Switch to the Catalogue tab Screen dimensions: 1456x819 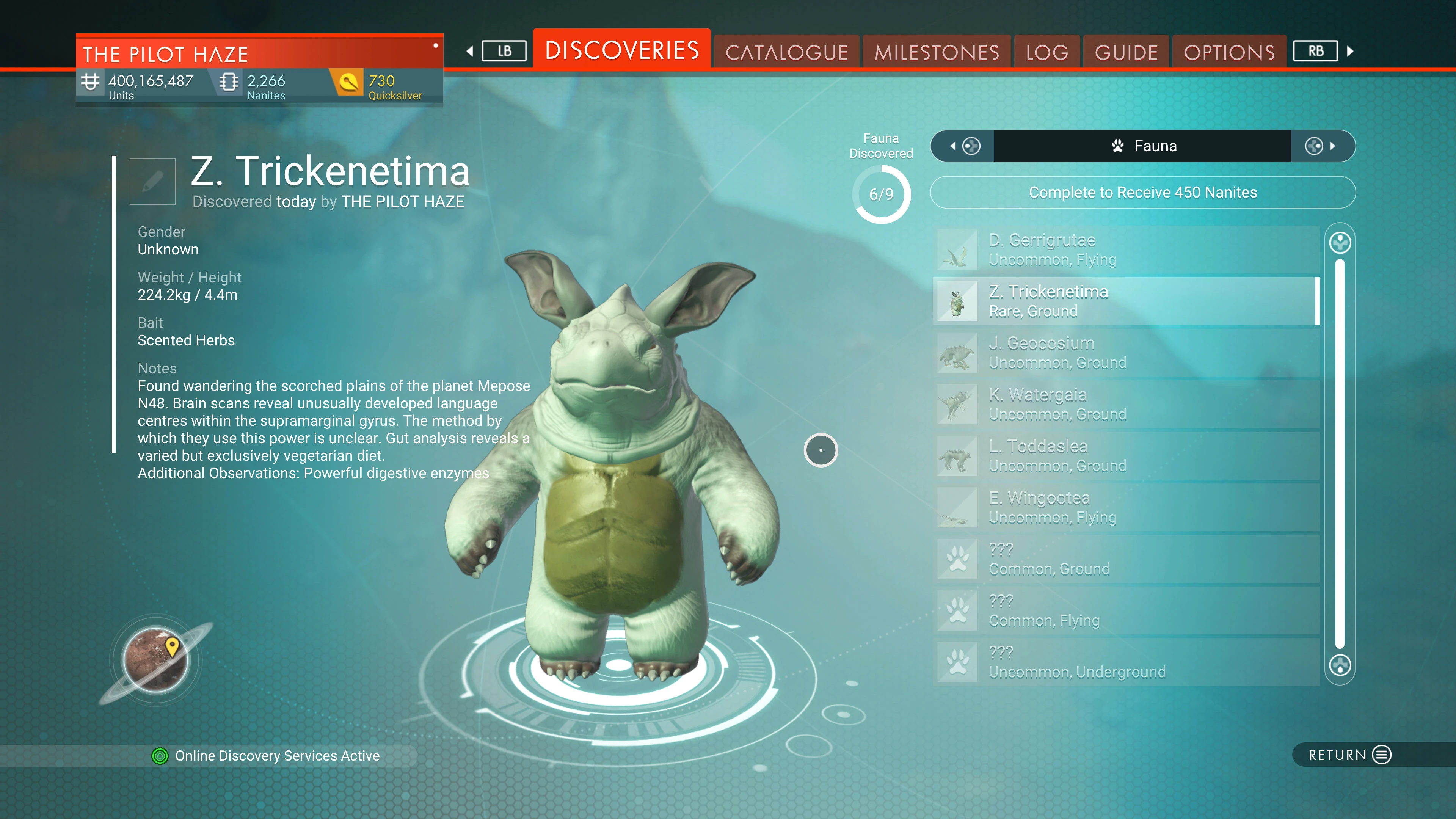786,53
